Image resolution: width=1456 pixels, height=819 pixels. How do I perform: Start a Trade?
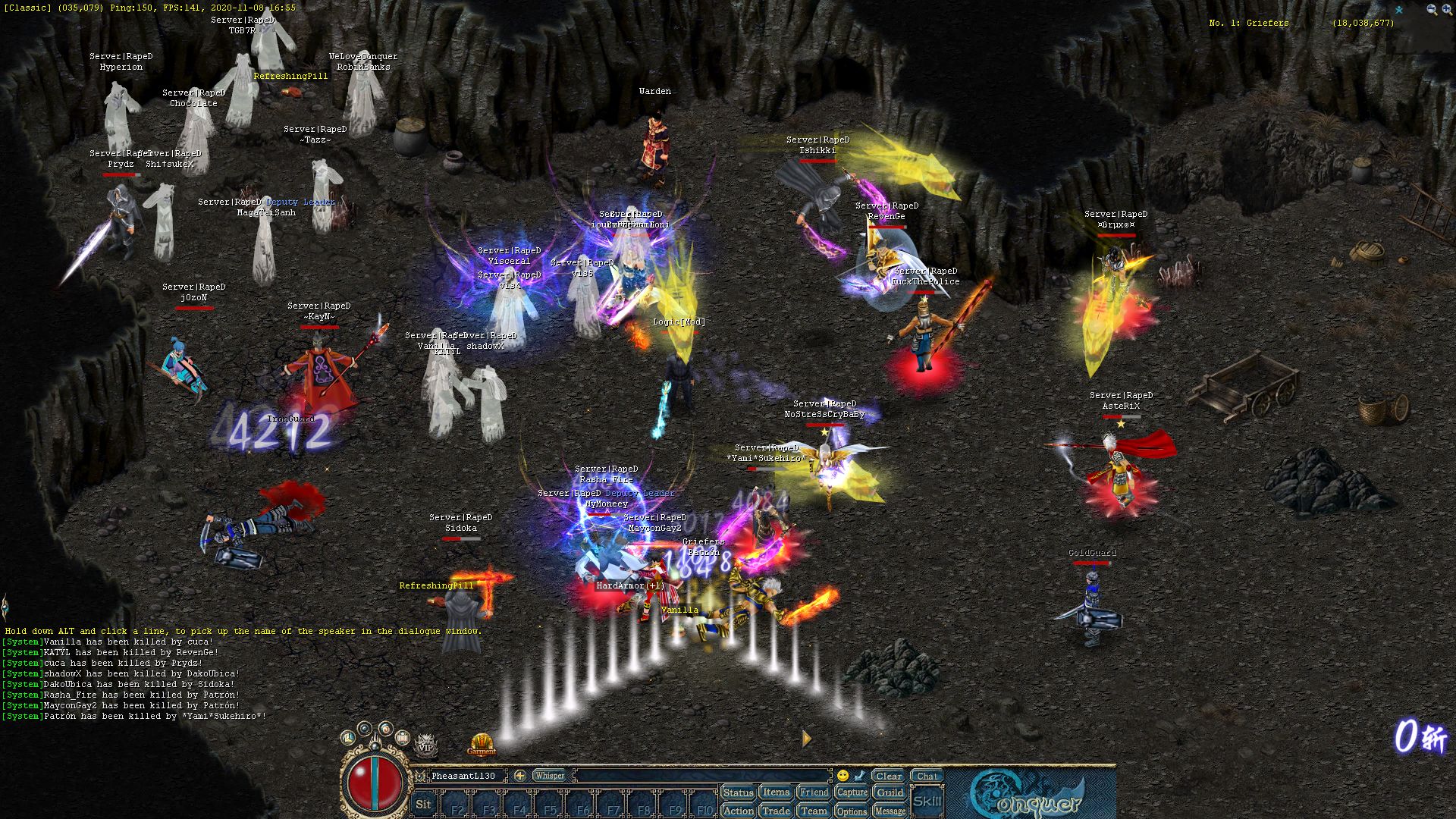point(776,811)
